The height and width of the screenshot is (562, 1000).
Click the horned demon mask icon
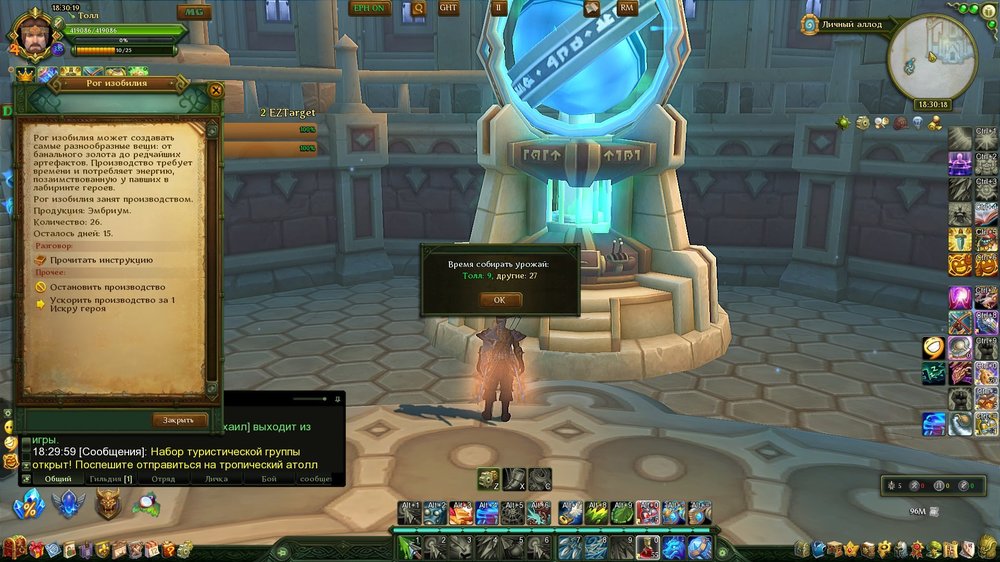(107, 505)
